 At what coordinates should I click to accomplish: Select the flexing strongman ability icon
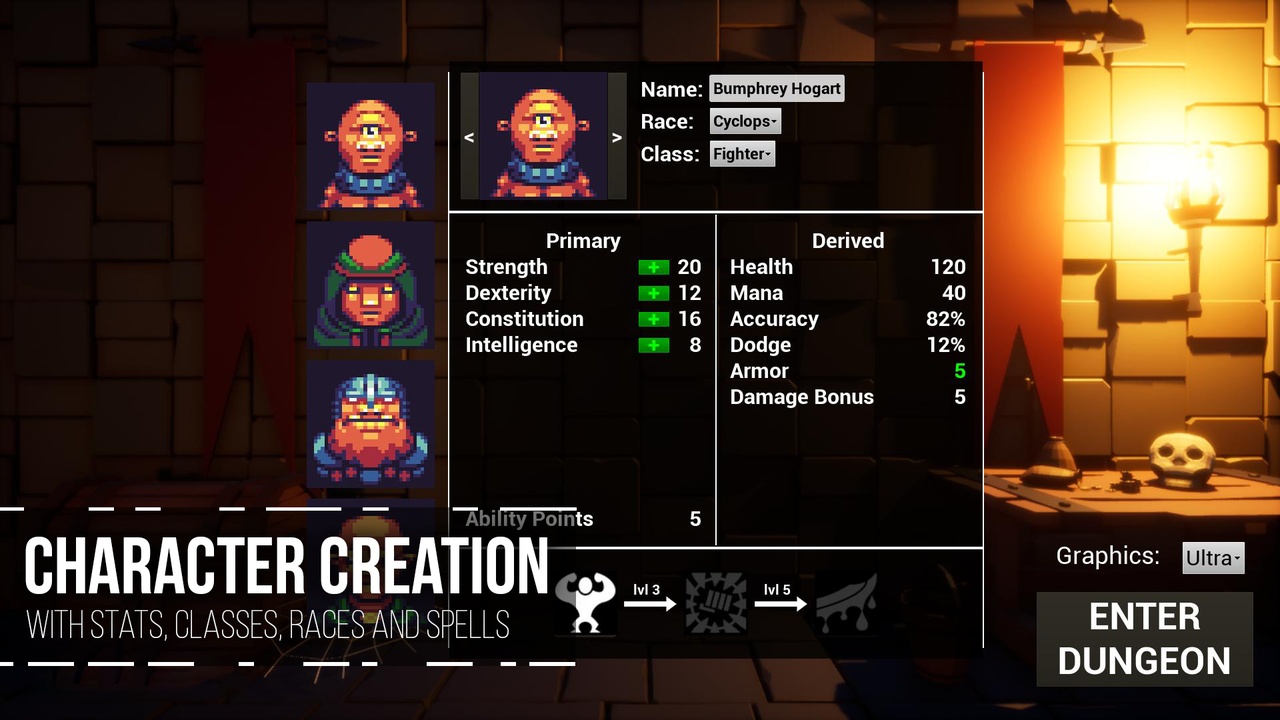[586, 603]
